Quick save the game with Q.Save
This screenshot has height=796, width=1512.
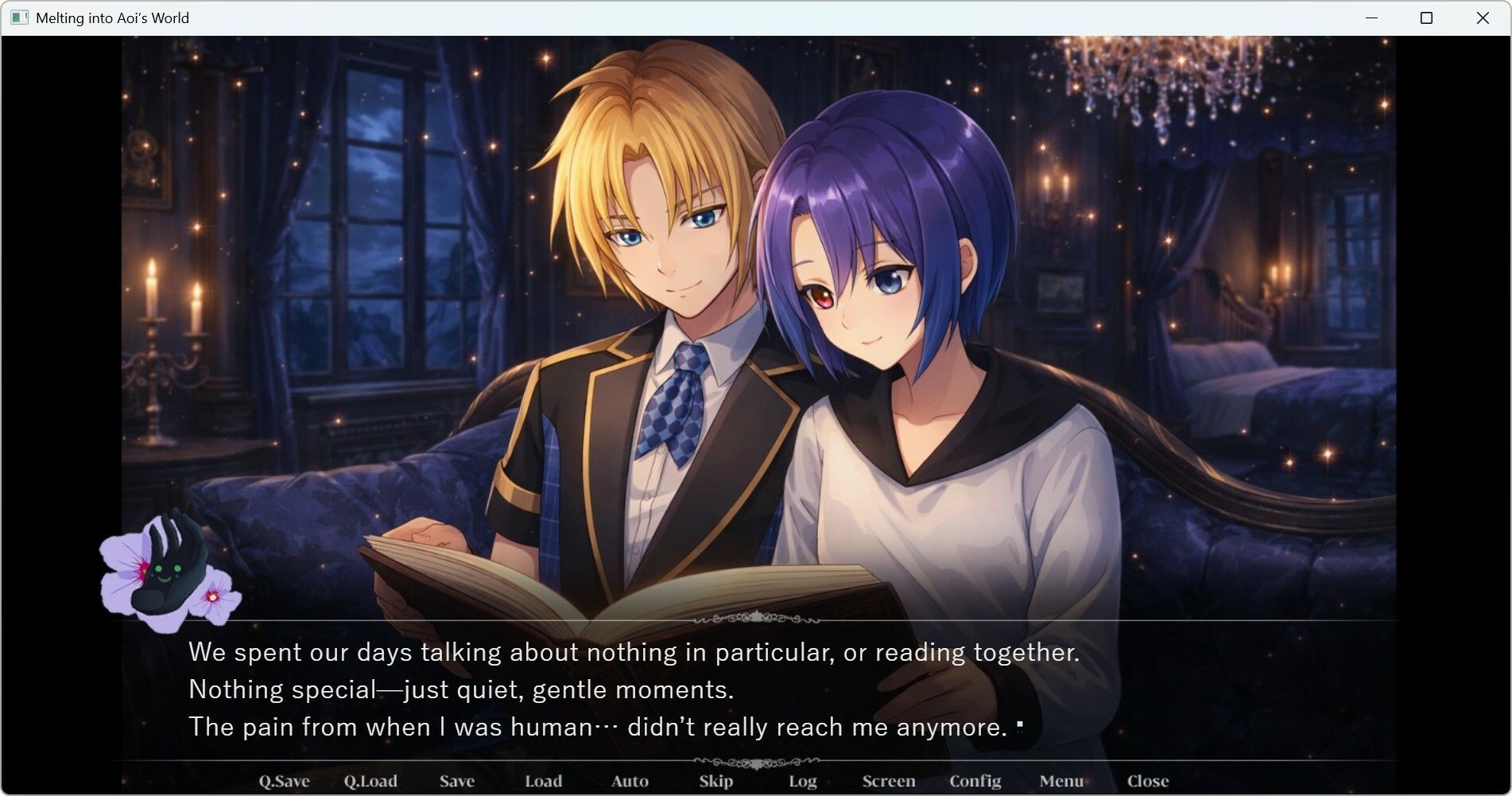pos(286,781)
